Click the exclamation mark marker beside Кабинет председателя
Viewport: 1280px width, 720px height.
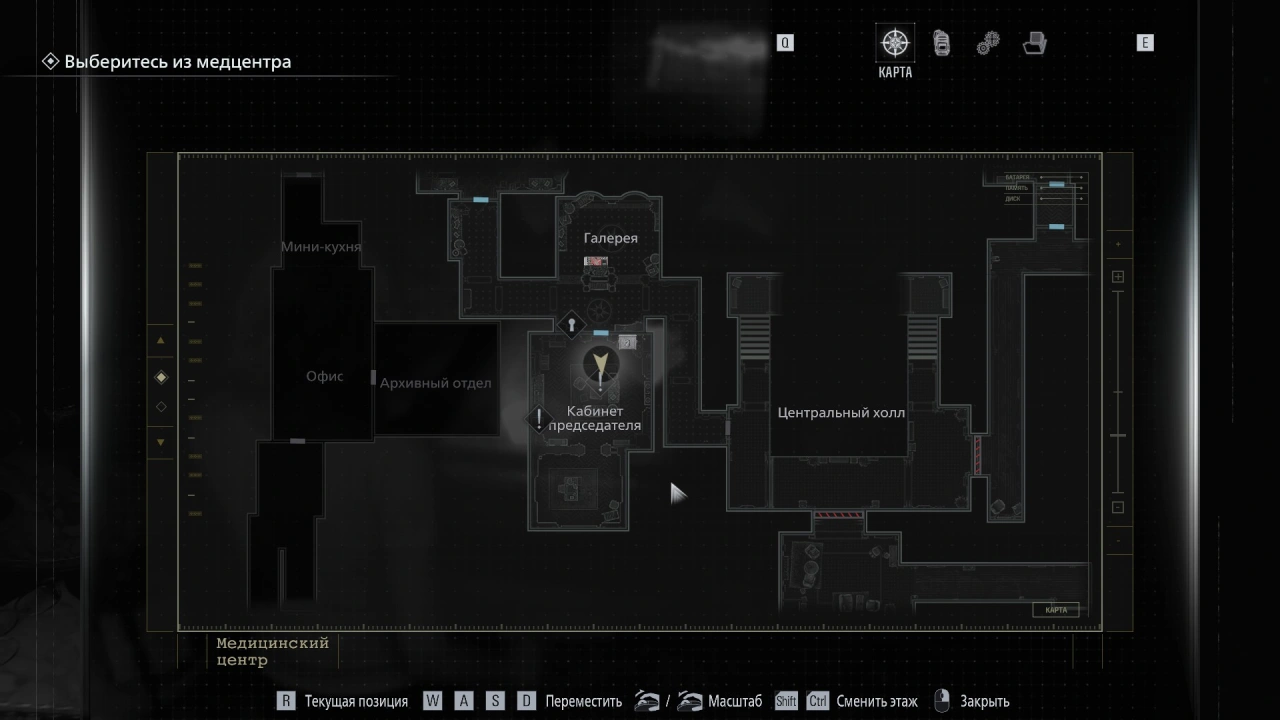coord(540,419)
